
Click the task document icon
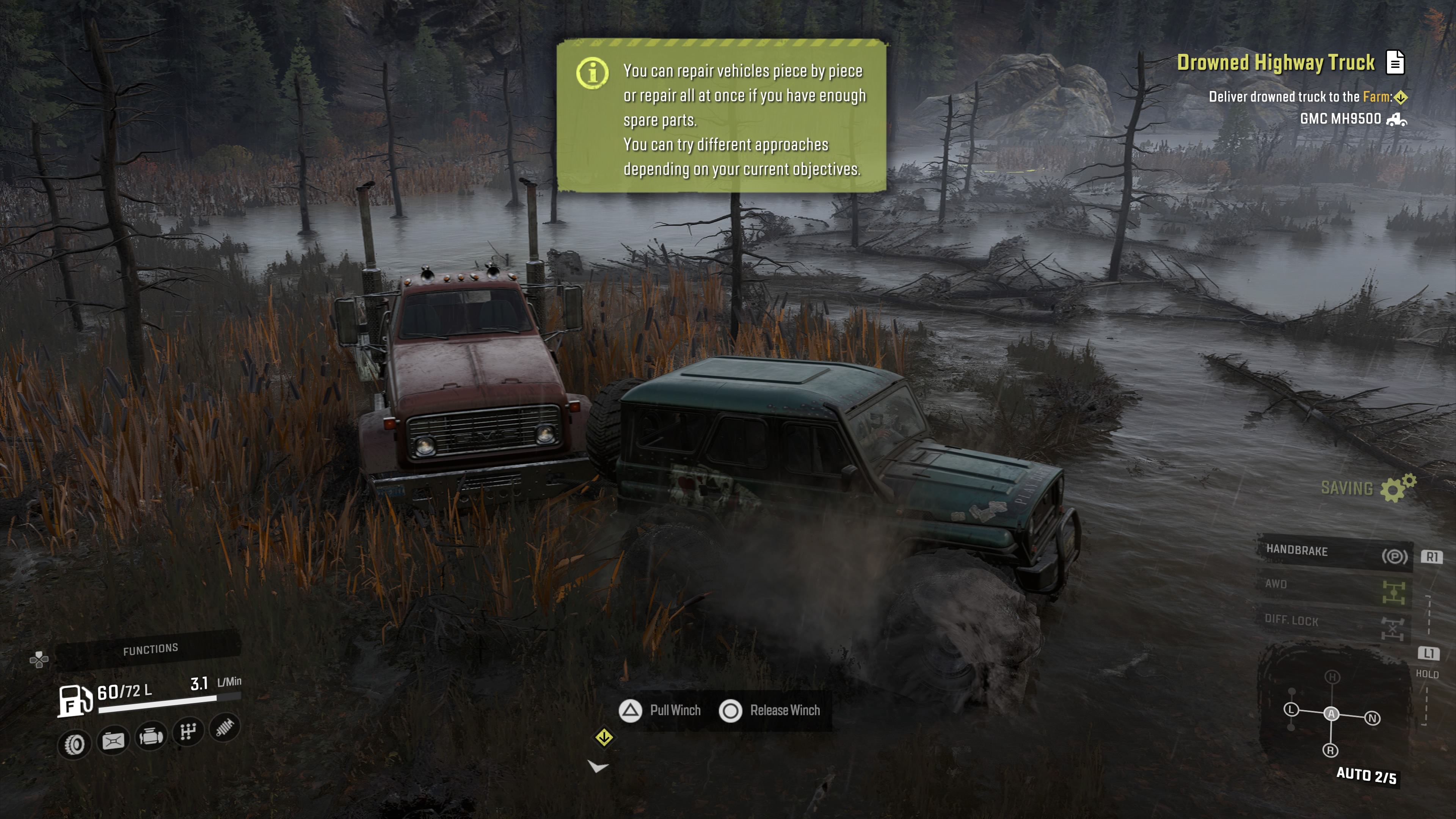pos(1395,62)
